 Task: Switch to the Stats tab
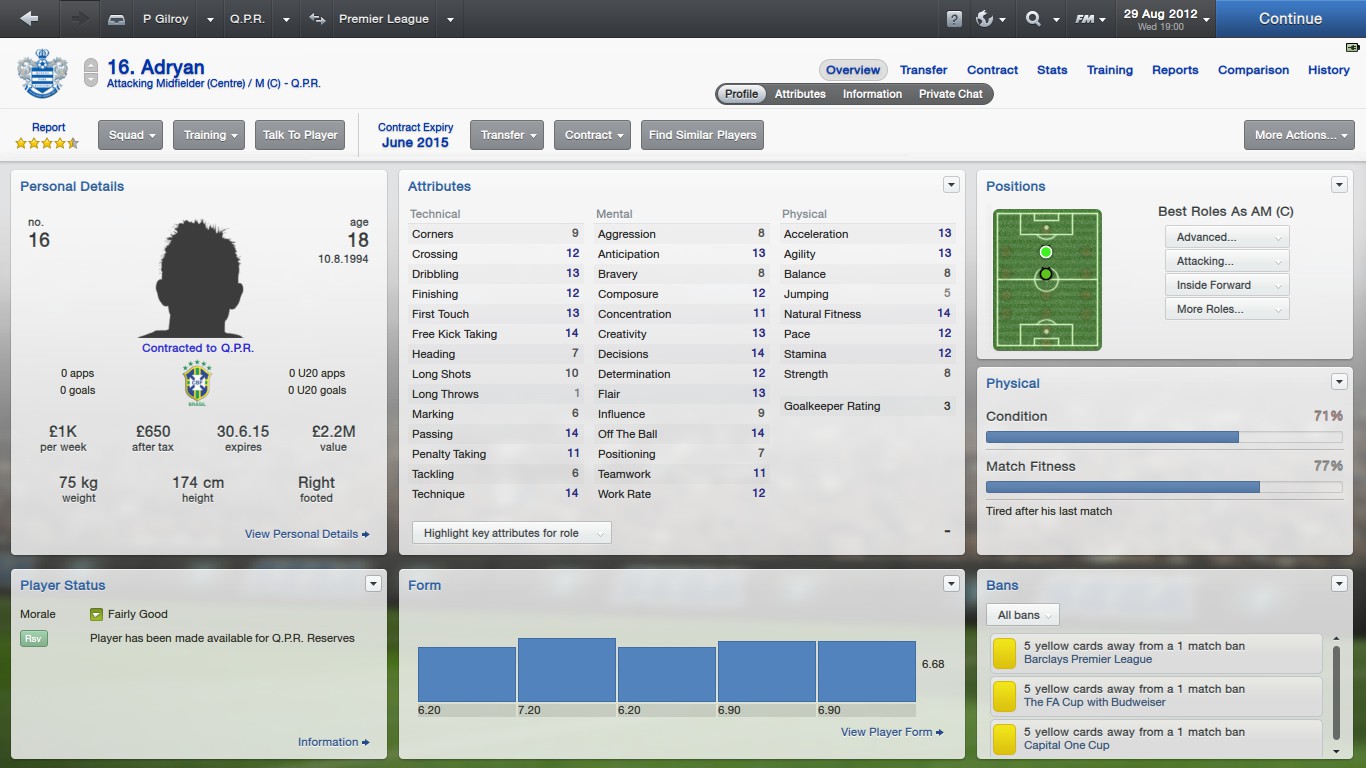1052,70
